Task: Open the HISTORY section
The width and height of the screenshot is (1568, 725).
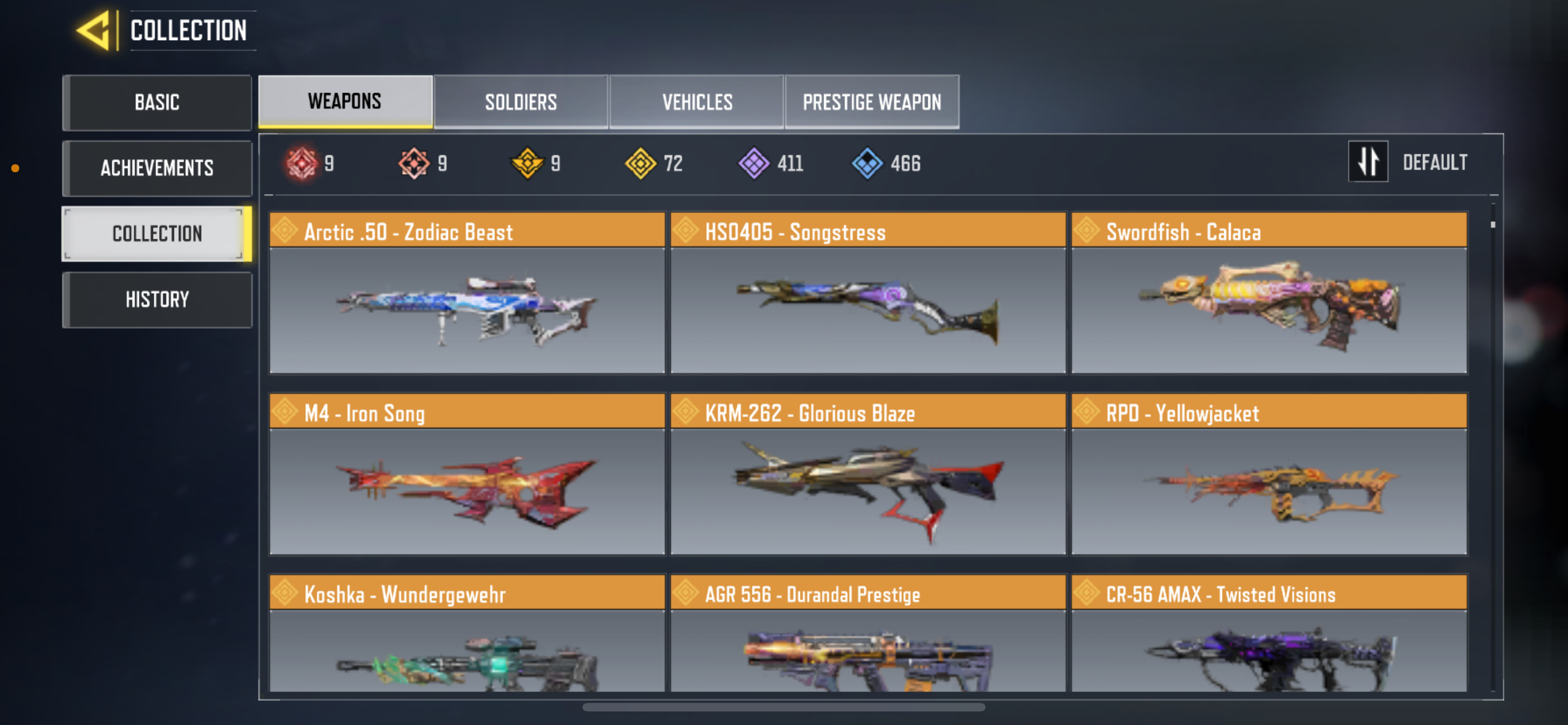Action: [157, 299]
